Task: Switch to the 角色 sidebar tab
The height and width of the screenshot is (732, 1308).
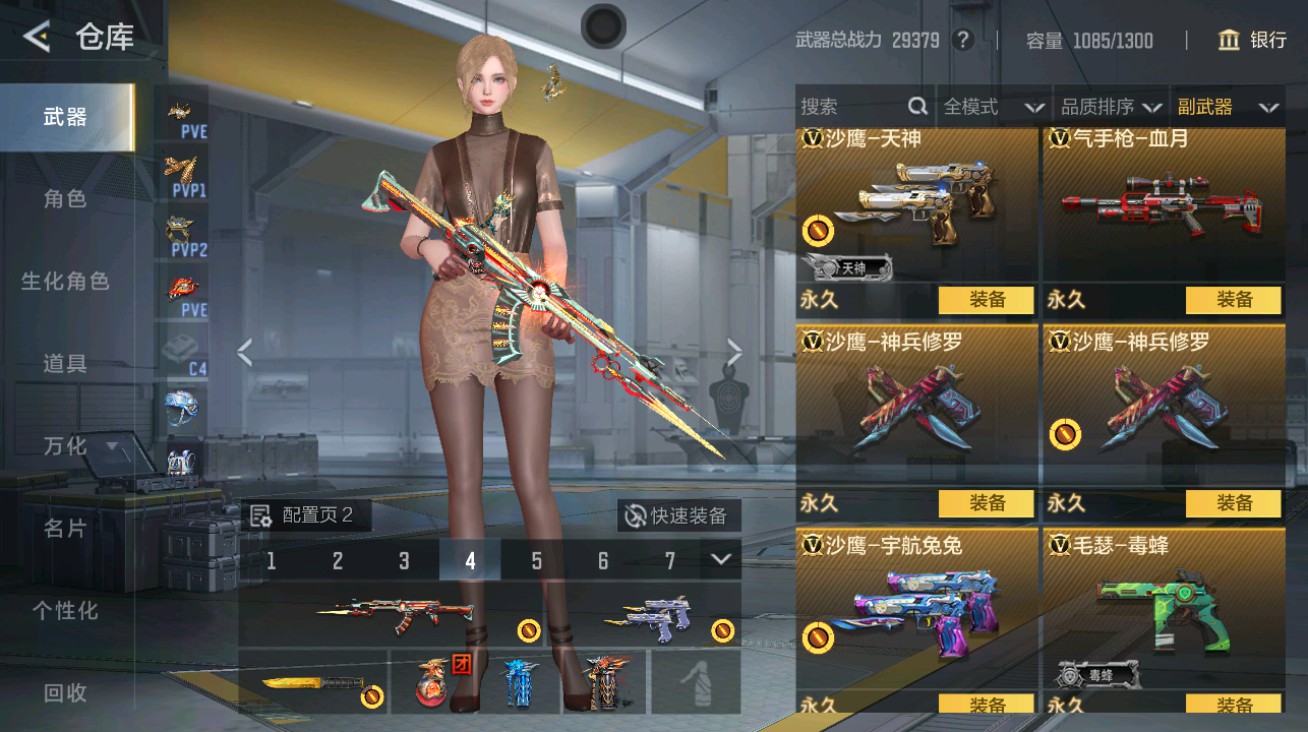Action: click(x=65, y=199)
